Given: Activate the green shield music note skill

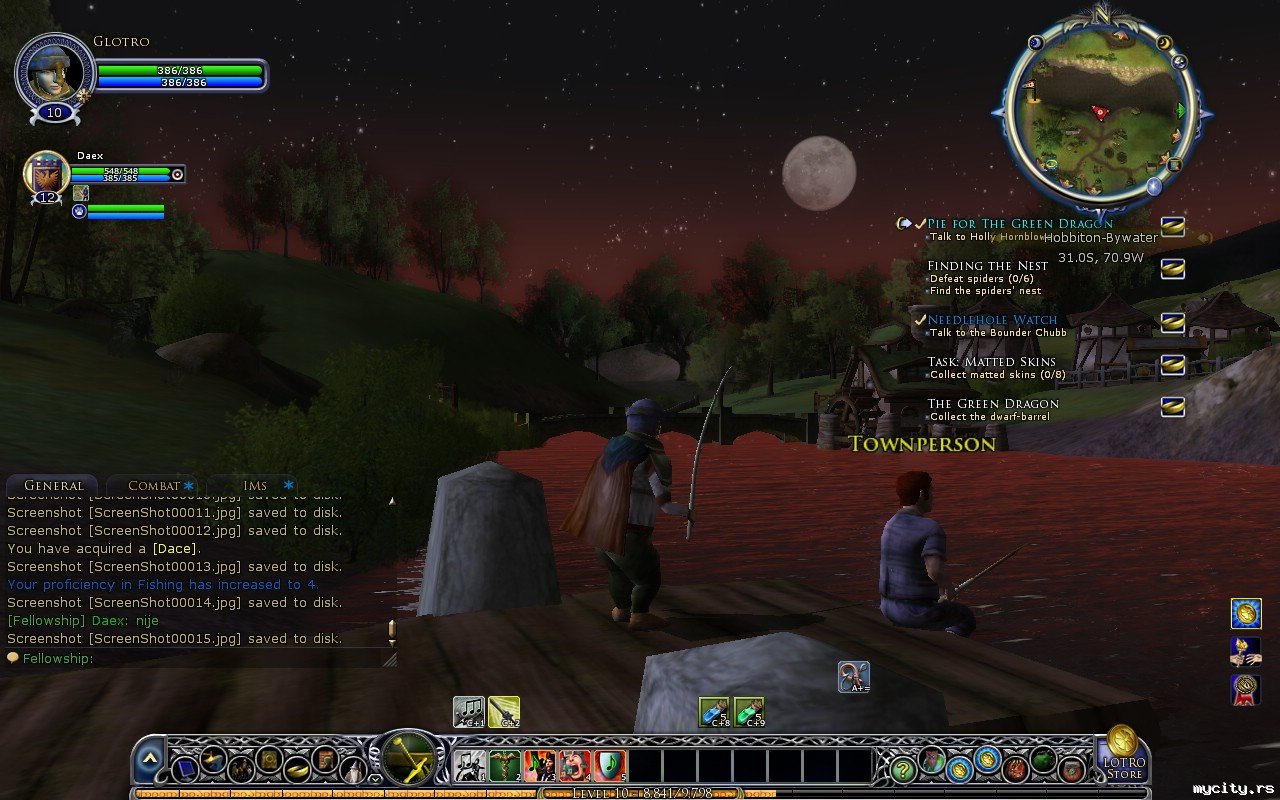Looking at the screenshot, I should (x=610, y=766).
